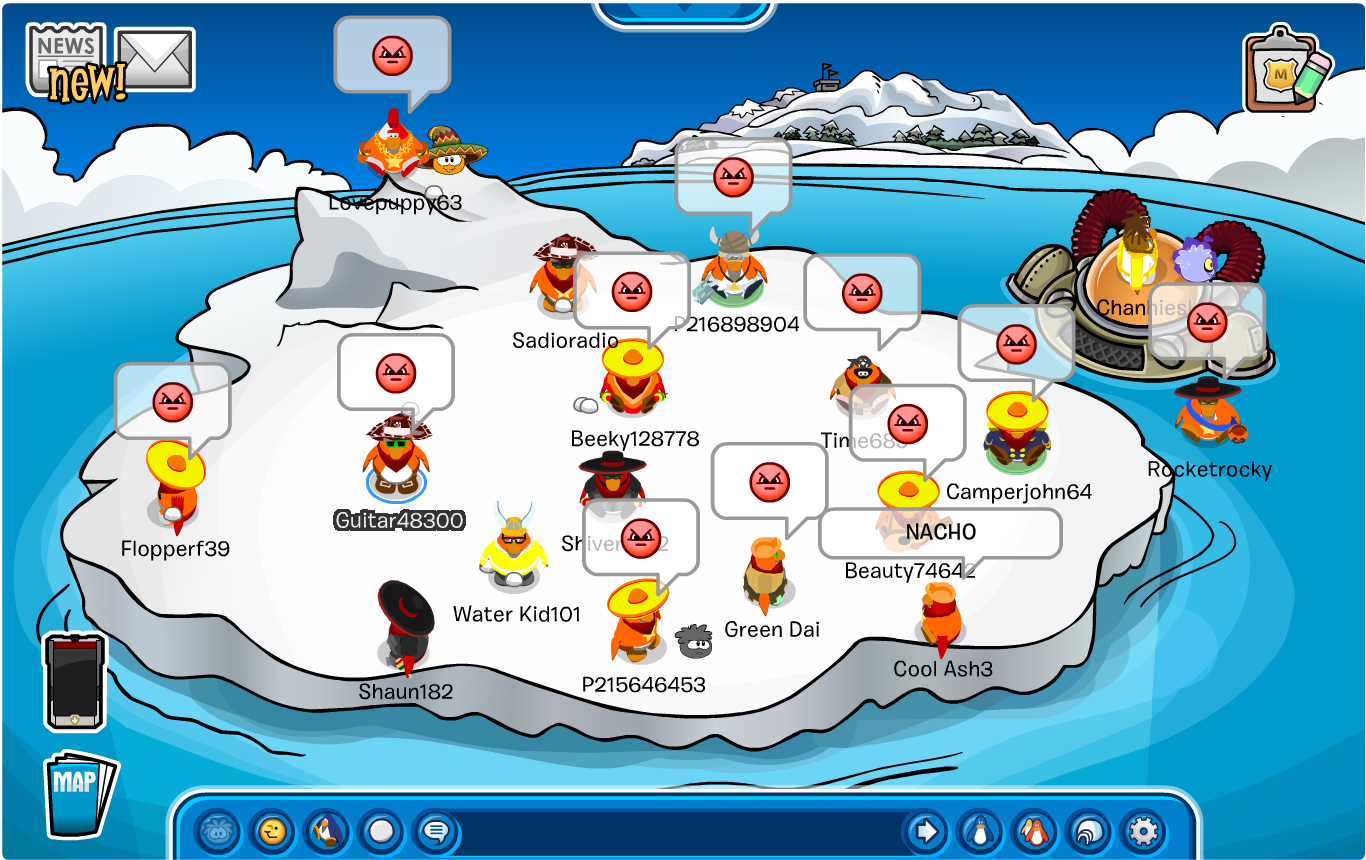Open your blue penguin player card

980,830
